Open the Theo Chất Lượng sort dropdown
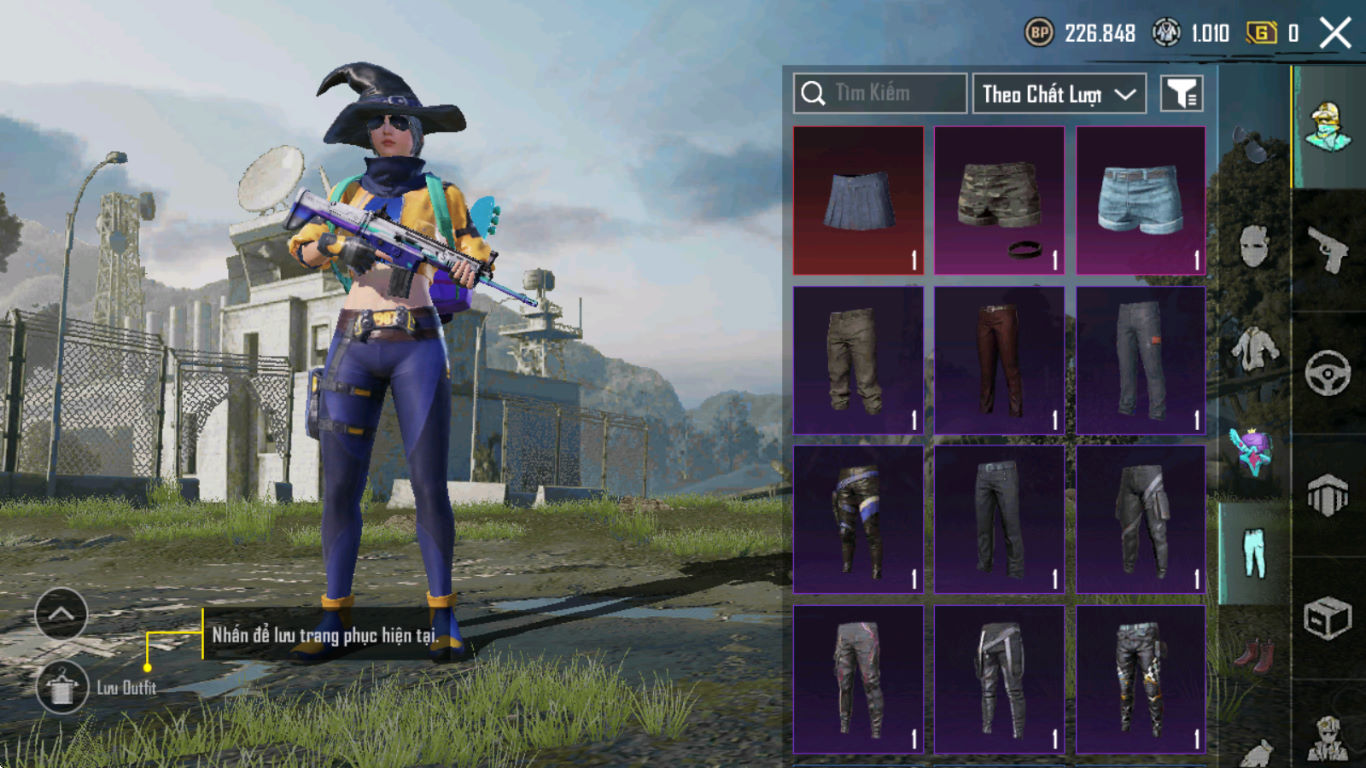The width and height of the screenshot is (1366, 768). tap(1059, 94)
